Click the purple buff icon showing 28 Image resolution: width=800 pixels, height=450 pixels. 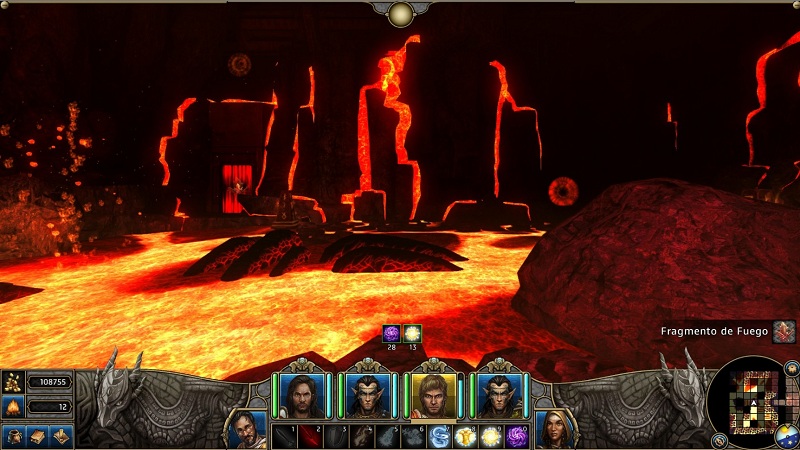[392, 333]
